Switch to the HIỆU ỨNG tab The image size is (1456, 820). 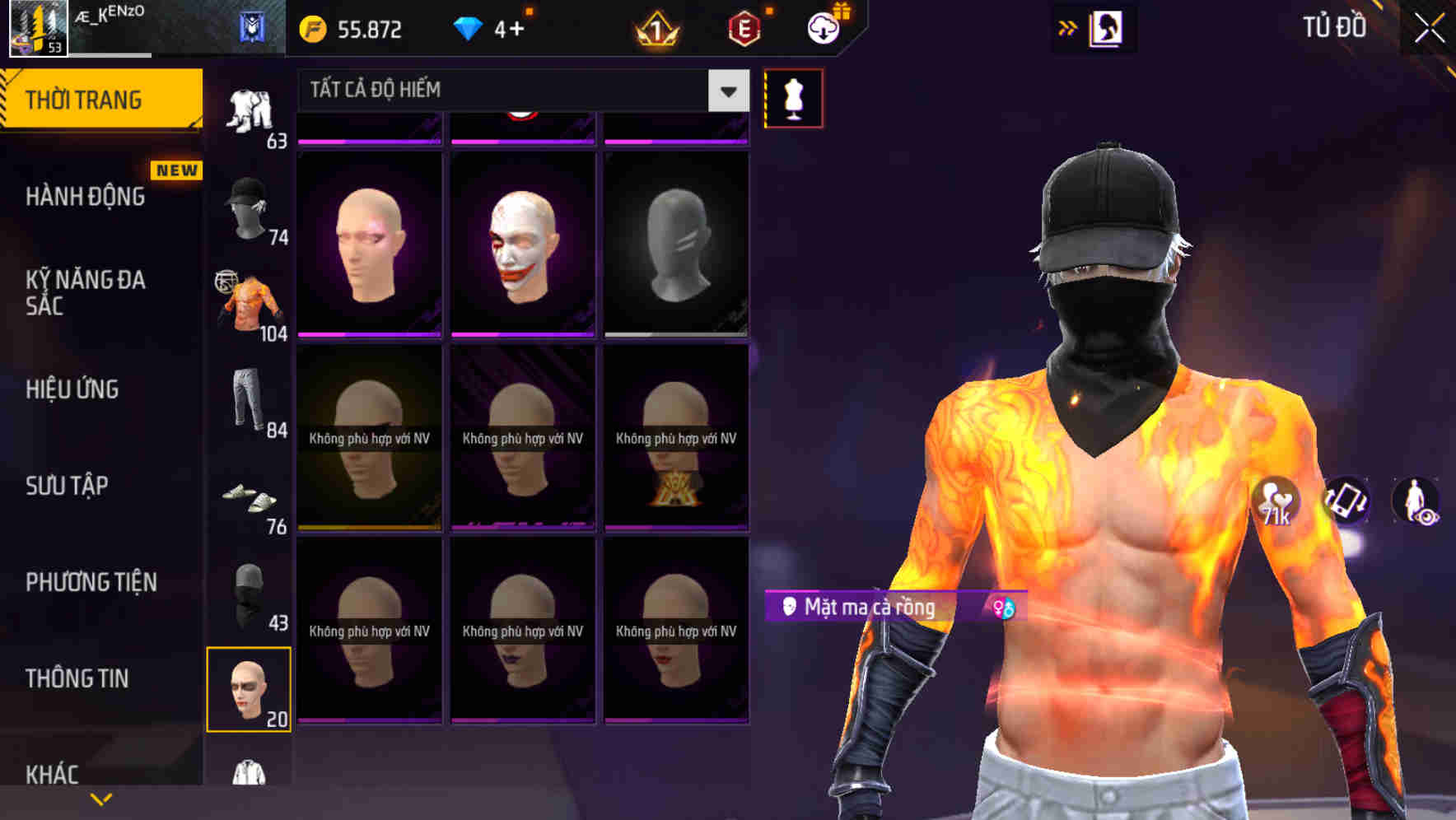pos(74,389)
